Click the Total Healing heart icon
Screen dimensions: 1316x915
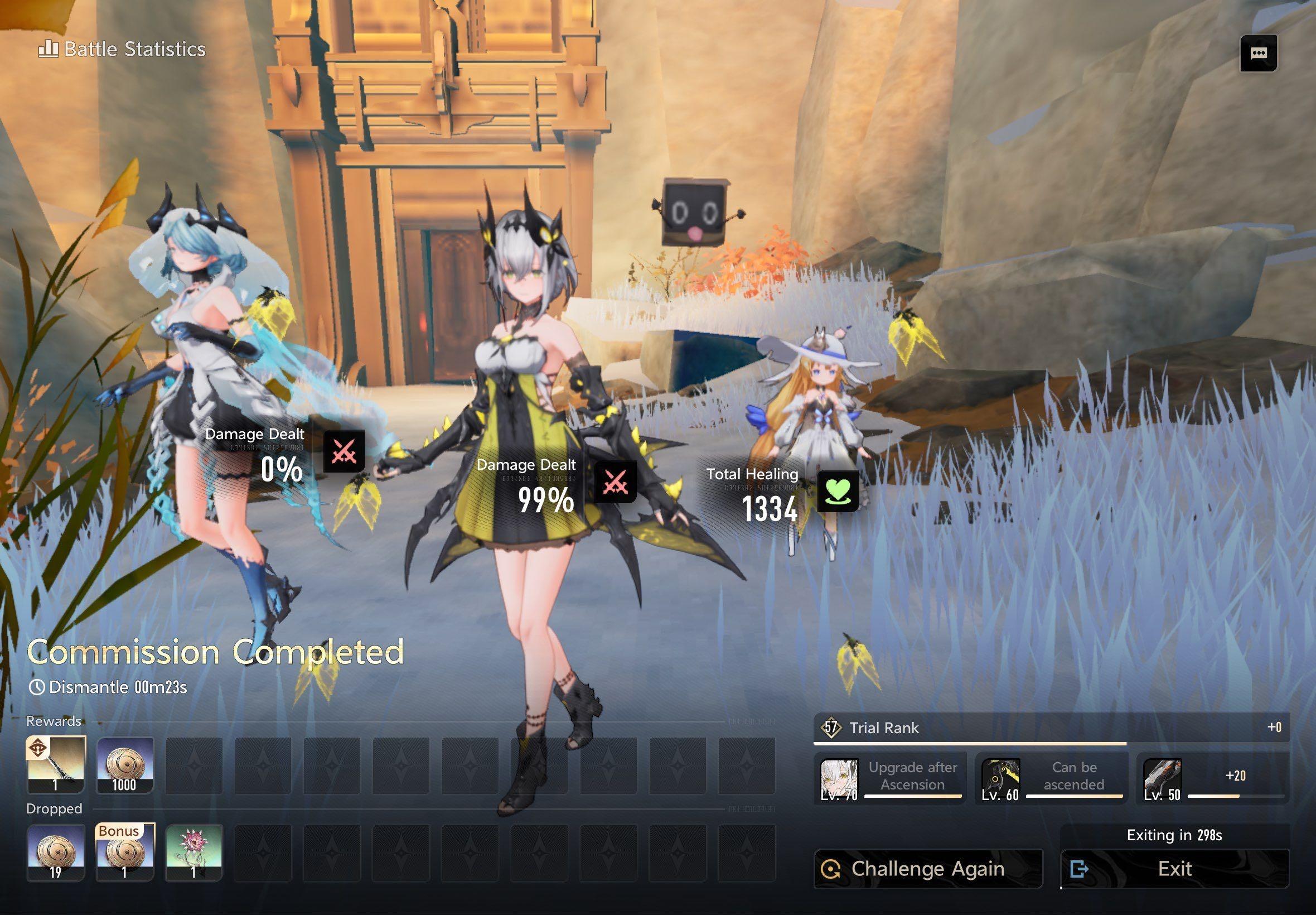837,491
